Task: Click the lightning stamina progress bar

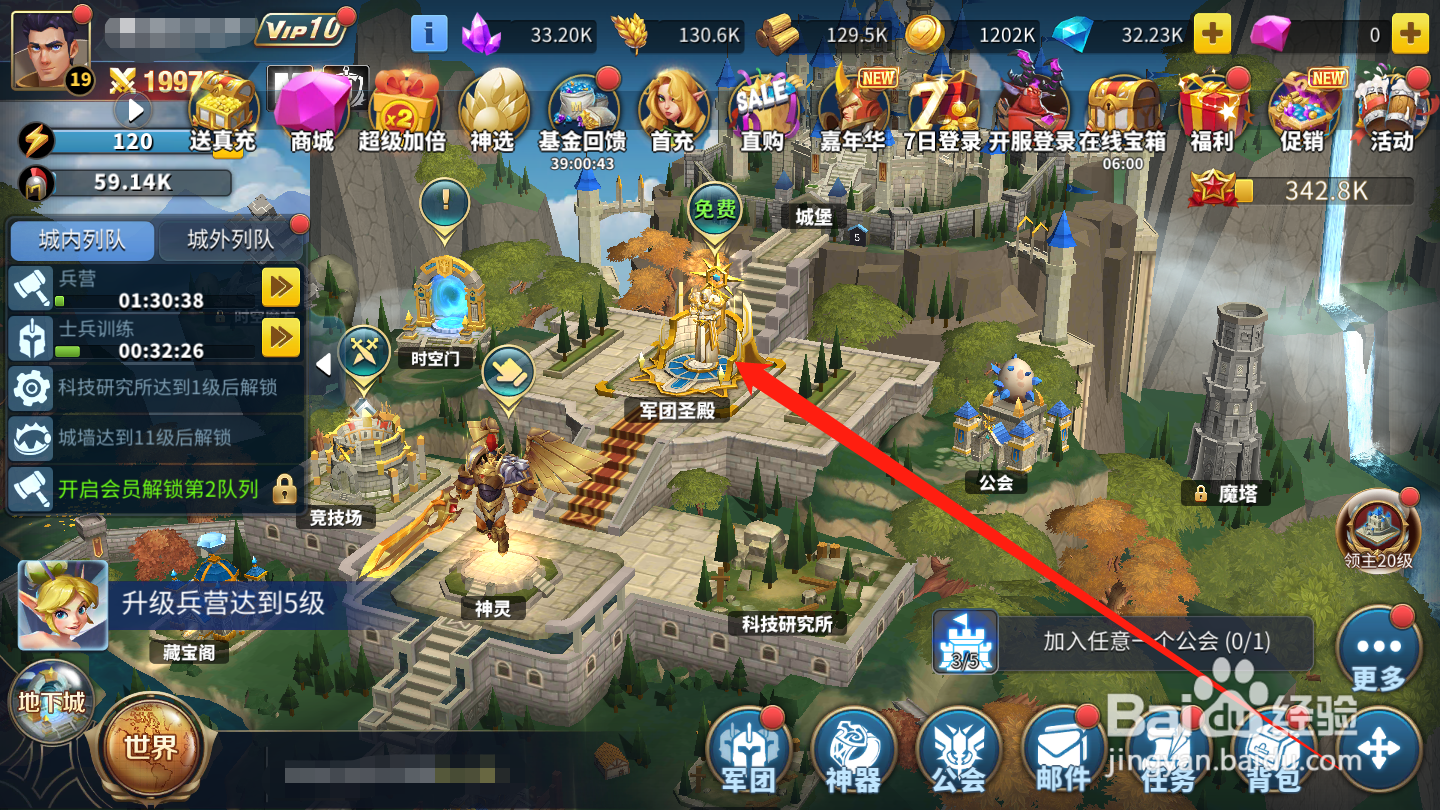Action: 150,142
